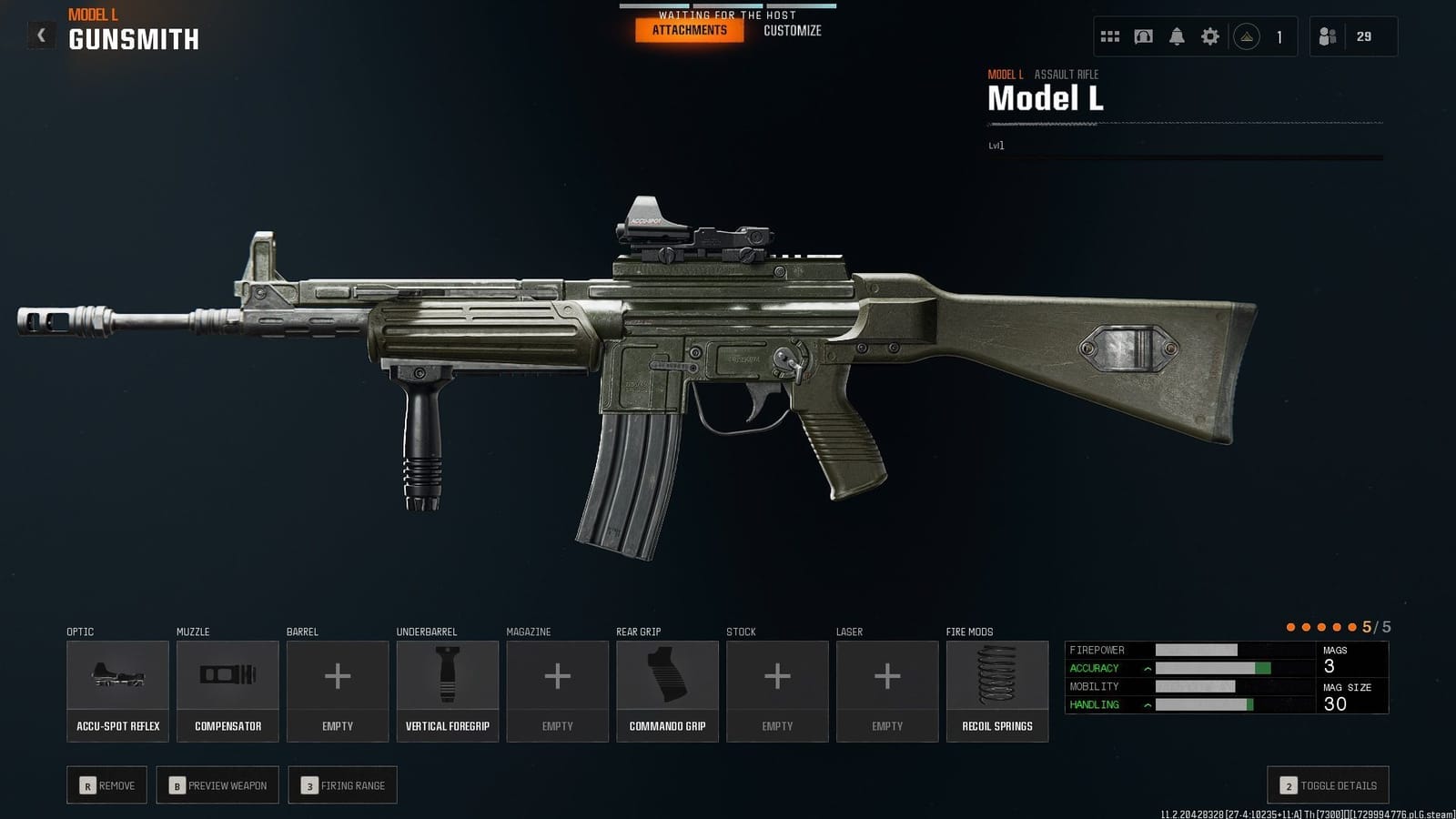This screenshot has width=1456, height=819.
Task: Click the back chevron next to Gunsmith
Action: 39,33
